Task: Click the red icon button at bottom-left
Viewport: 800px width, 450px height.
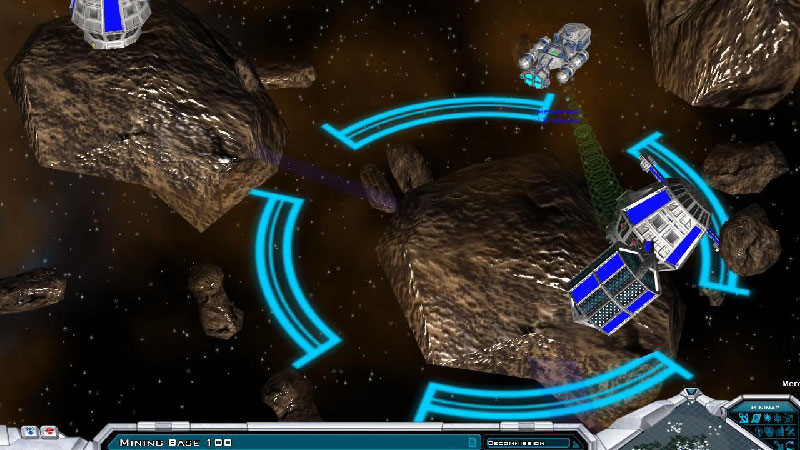Action: 50,431
